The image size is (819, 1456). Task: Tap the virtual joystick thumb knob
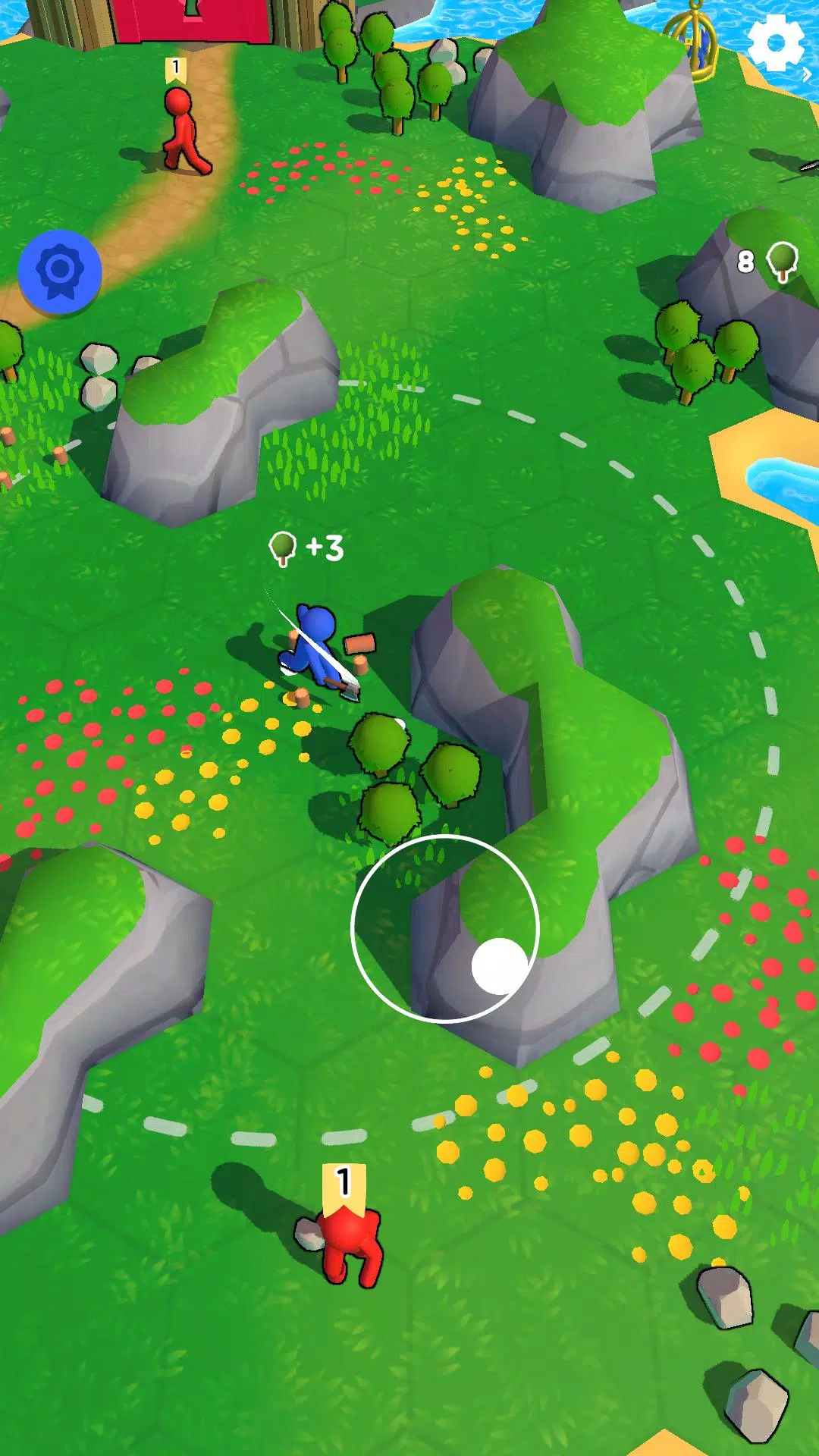(500, 965)
